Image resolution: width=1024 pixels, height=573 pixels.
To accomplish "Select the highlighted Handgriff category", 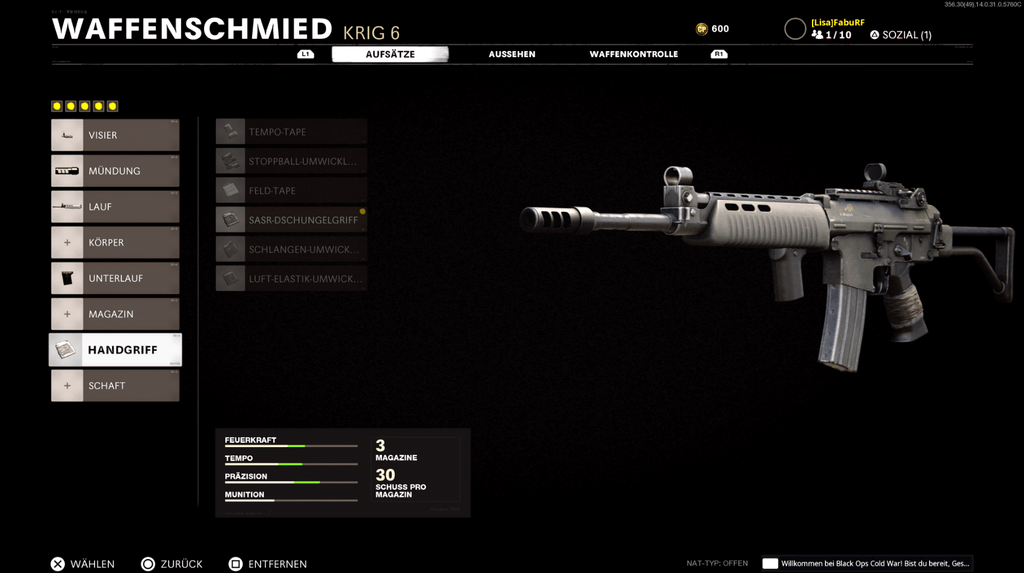I will (x=115, y=350).
